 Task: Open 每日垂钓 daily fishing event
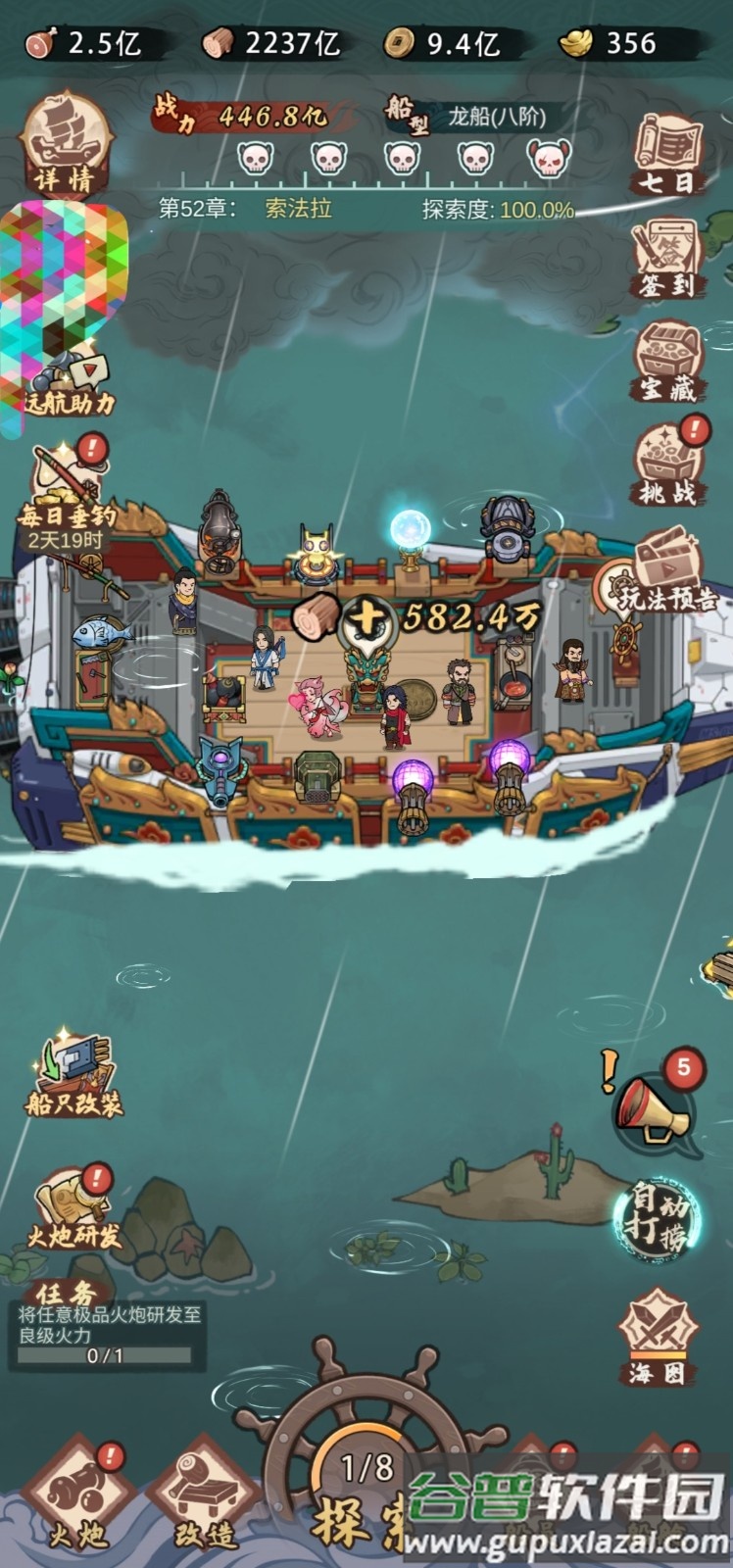coord(69,498)
